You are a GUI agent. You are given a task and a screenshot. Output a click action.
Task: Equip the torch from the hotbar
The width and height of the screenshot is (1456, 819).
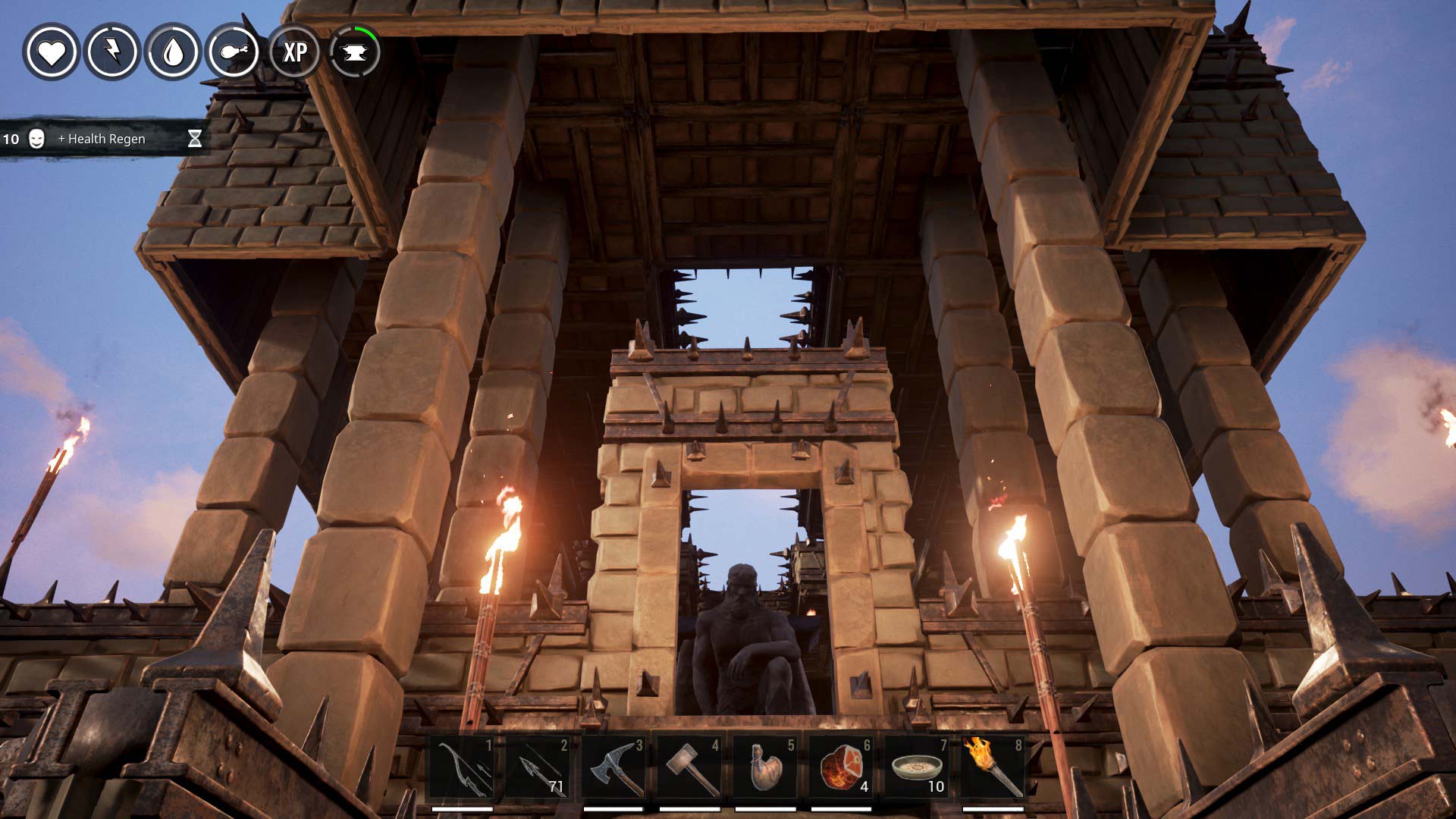[x=993, y=767]
